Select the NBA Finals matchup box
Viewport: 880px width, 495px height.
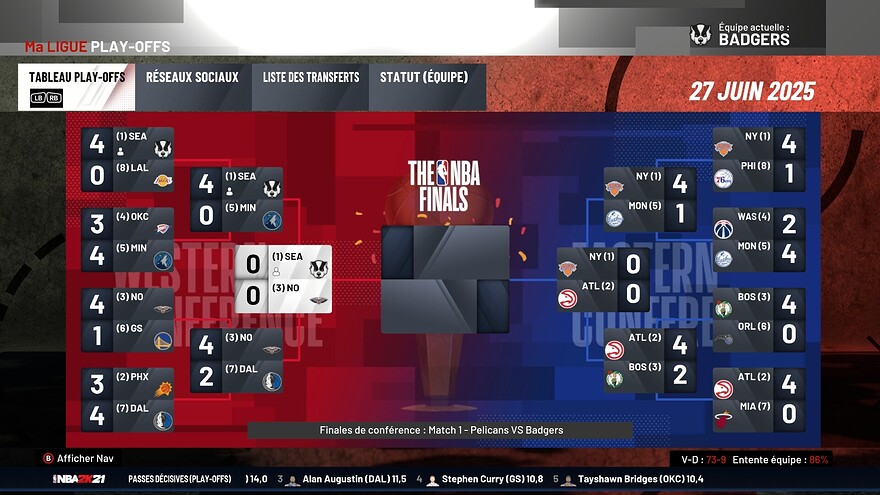pyautogui.click(x=445, y=279)
